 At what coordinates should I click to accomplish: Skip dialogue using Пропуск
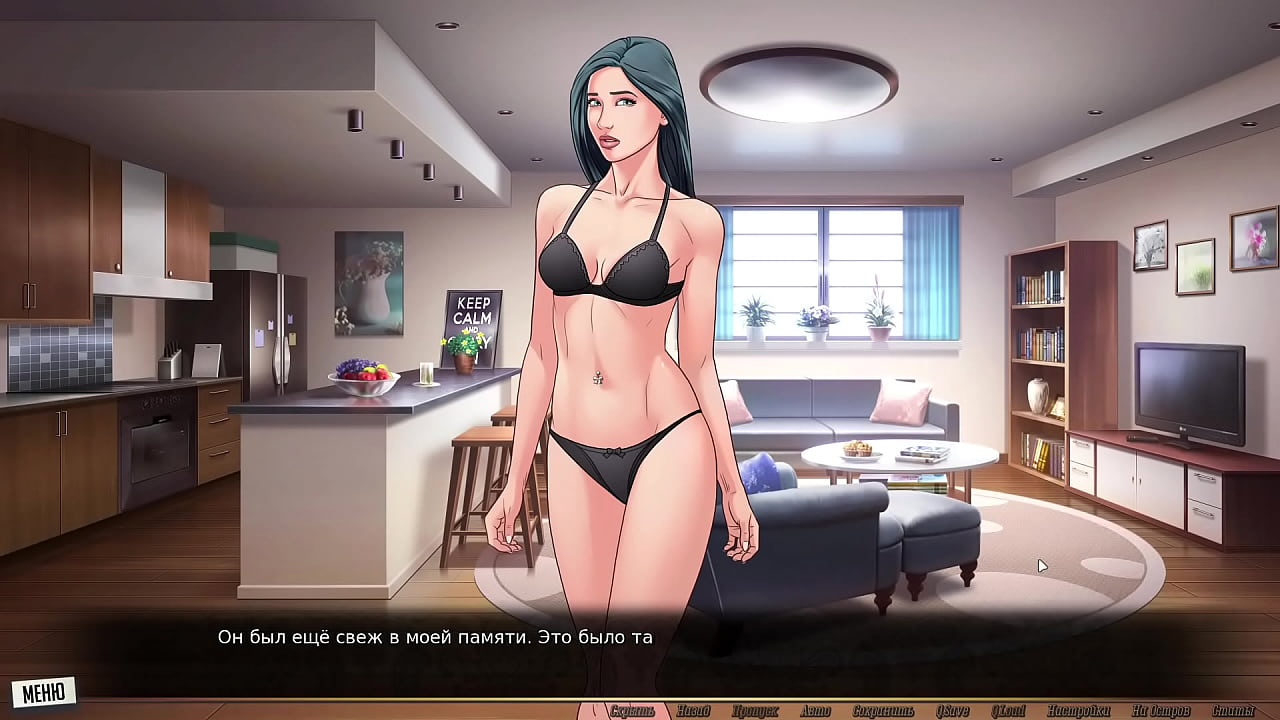(x=755, y=711)
